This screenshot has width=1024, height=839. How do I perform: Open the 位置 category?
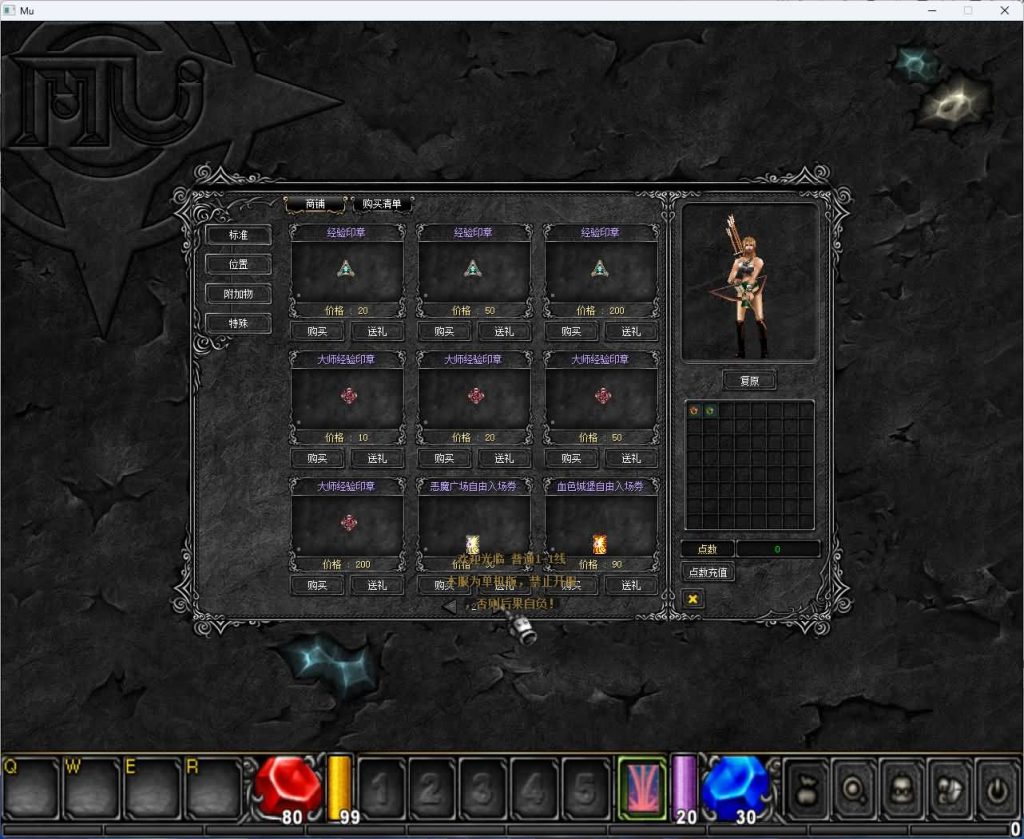pyautogui.click(x=238, y=264)
